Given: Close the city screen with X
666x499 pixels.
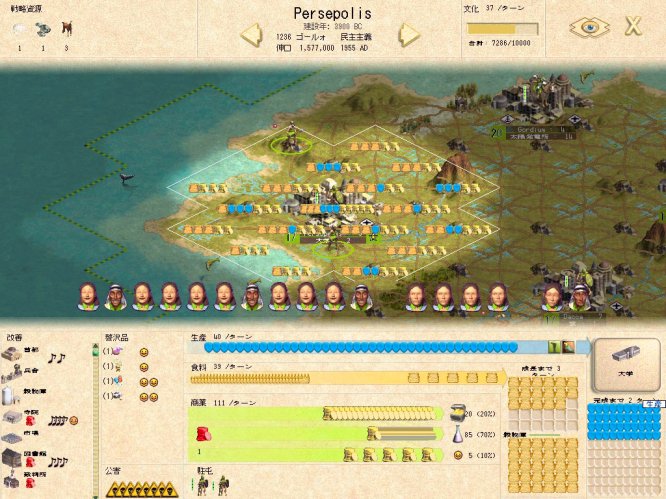Looking at the screenshot, I should tap(633, 27).
